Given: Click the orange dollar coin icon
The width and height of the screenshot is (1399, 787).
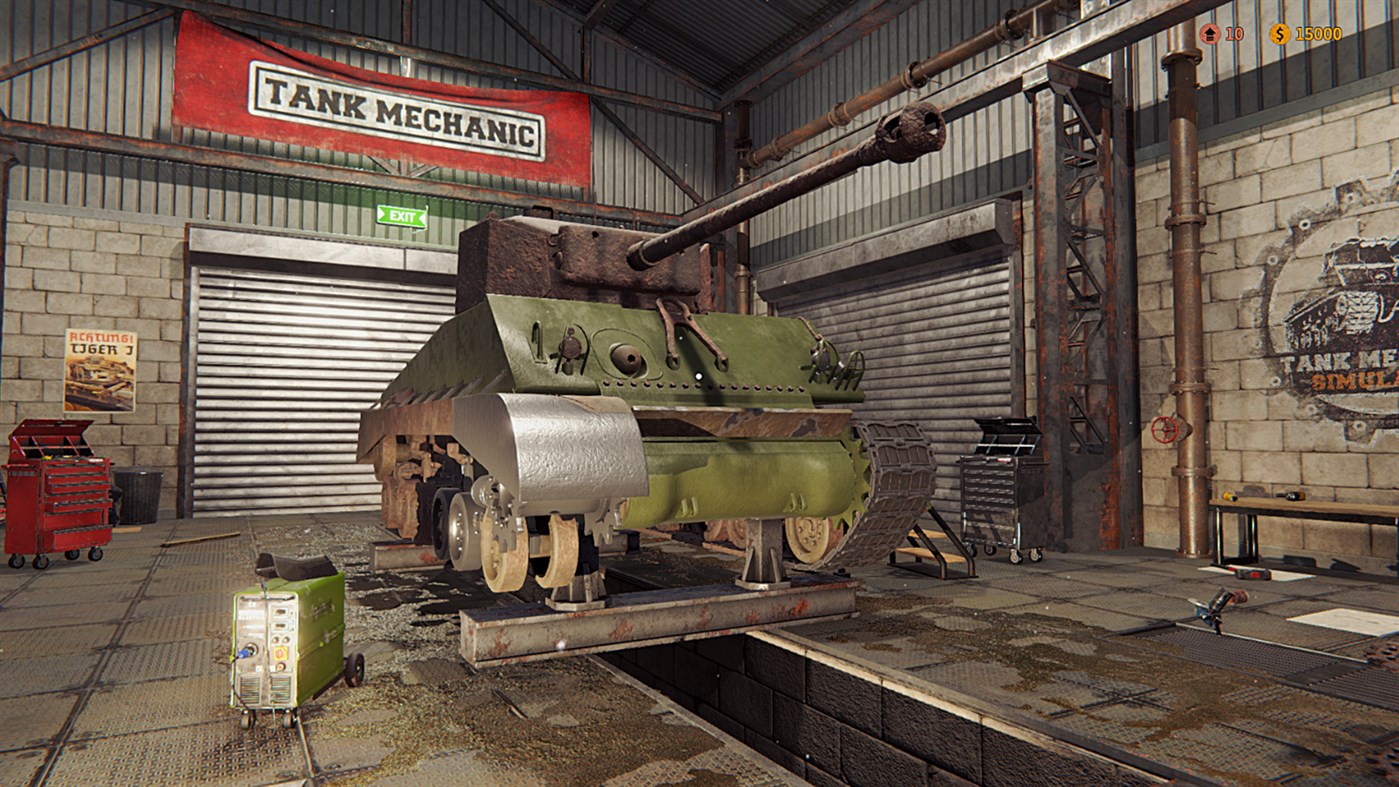Looking at the screenshot, I should pyautogui.click(x=1279, y=32).
